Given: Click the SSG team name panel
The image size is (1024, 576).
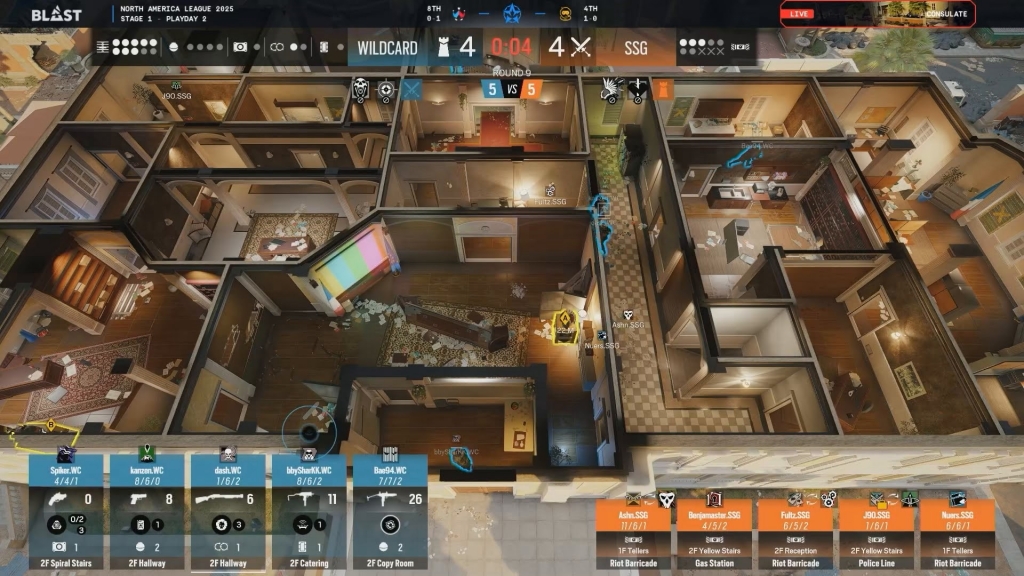Looking at the screenshot, I should click(x=636, y=47).
